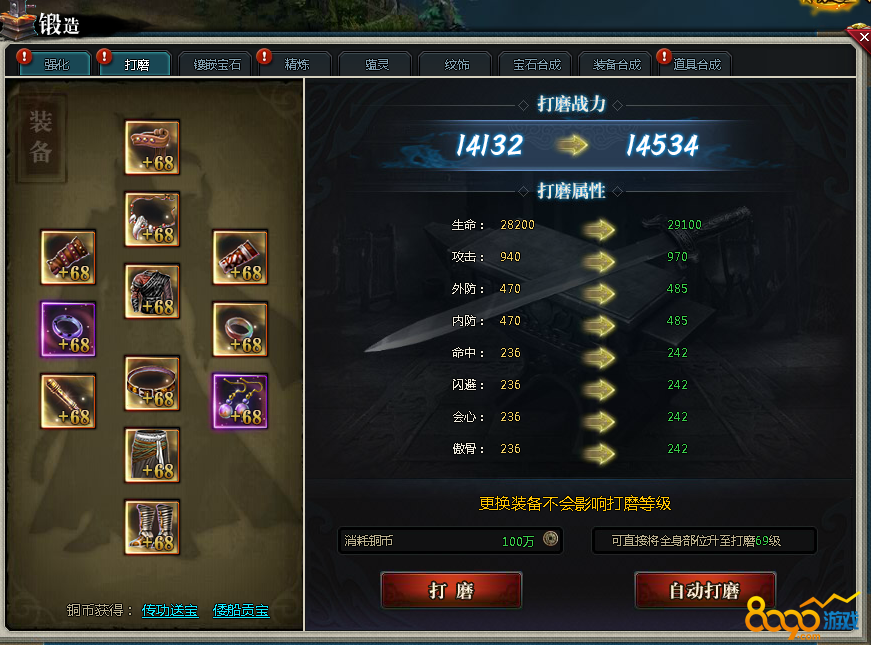
Task: Select the 道具合成 tab
Action: pos(697,65)
